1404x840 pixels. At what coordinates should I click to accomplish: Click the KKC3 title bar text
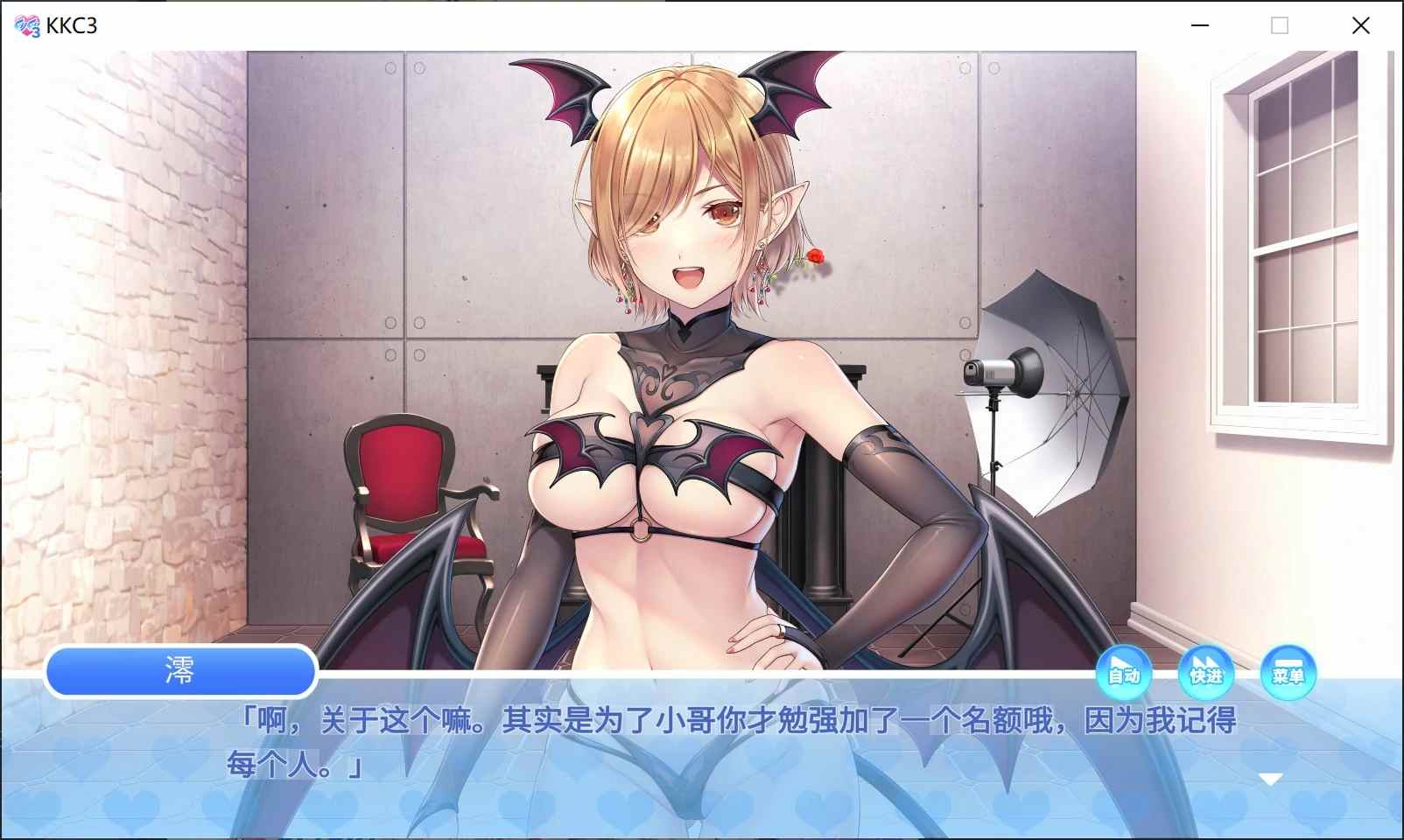73,24
